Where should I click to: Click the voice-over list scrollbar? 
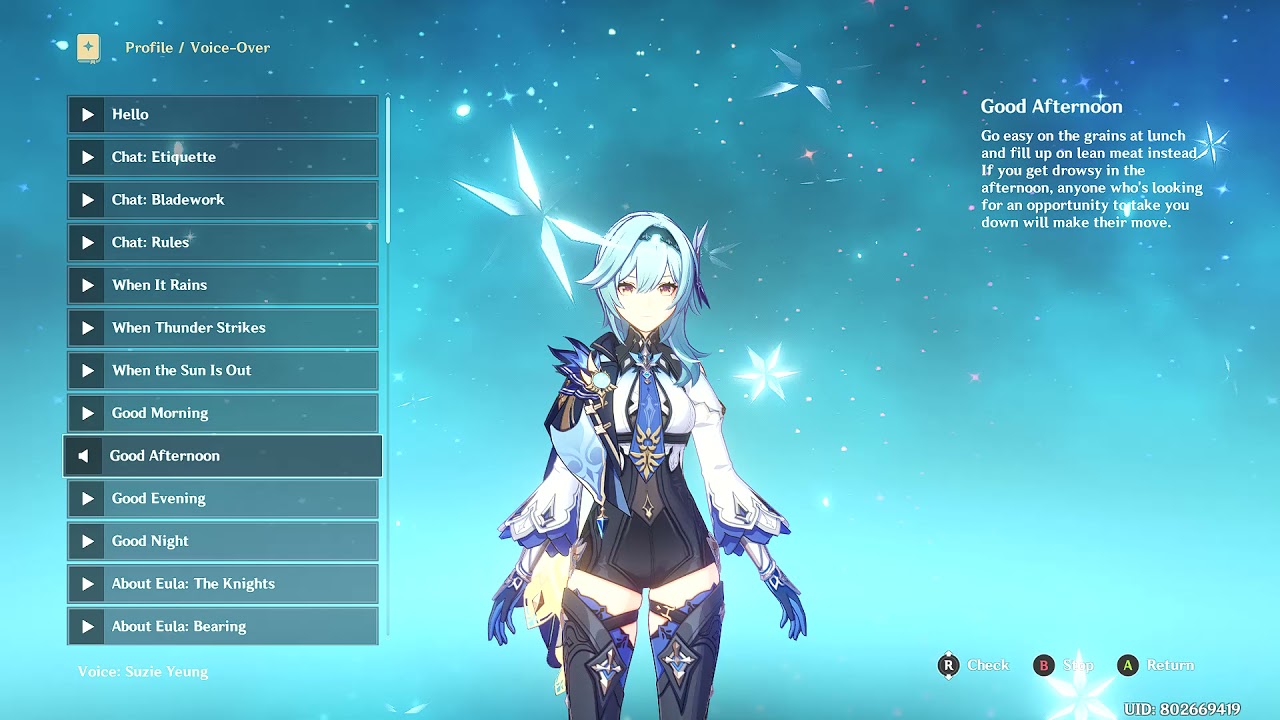388,170
